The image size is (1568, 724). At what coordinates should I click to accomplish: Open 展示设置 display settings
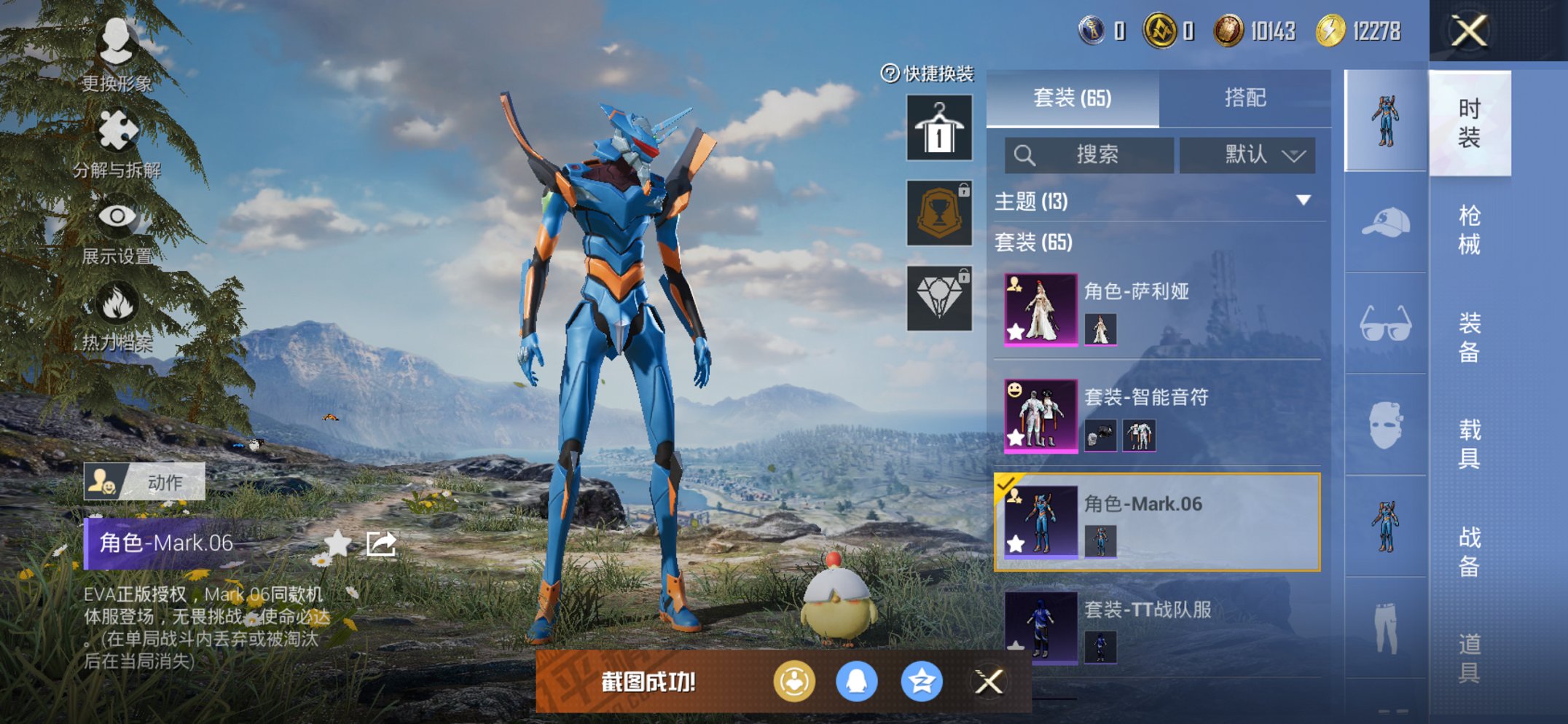(x=117, y=229)
